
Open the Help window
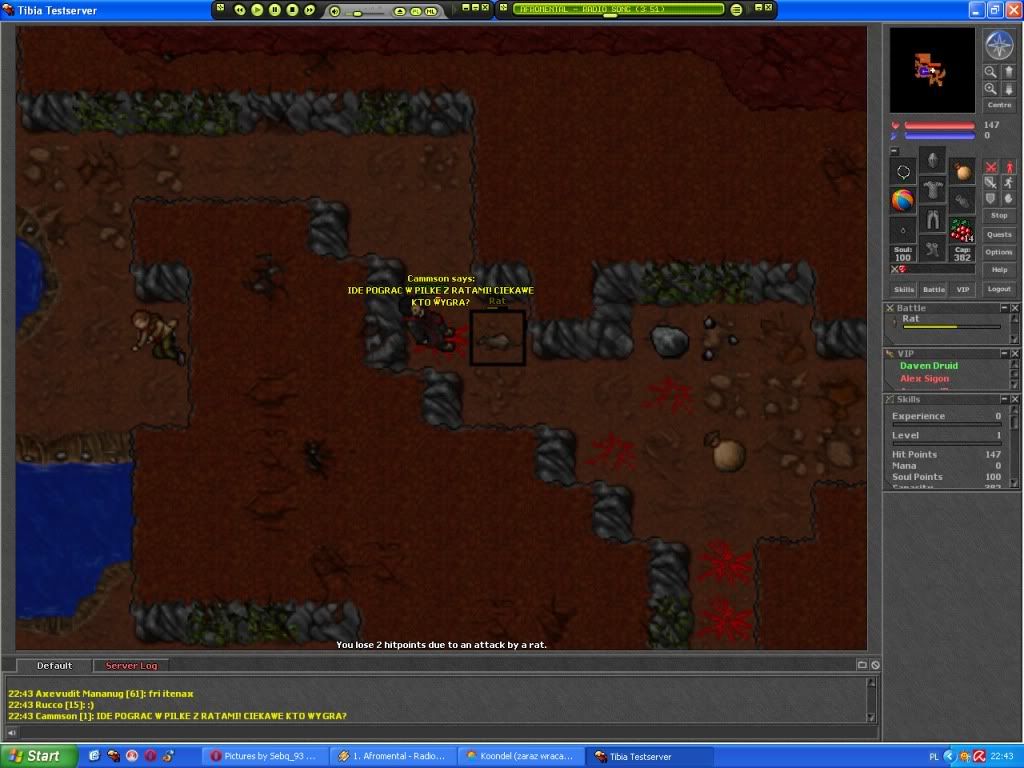[999, 270]
